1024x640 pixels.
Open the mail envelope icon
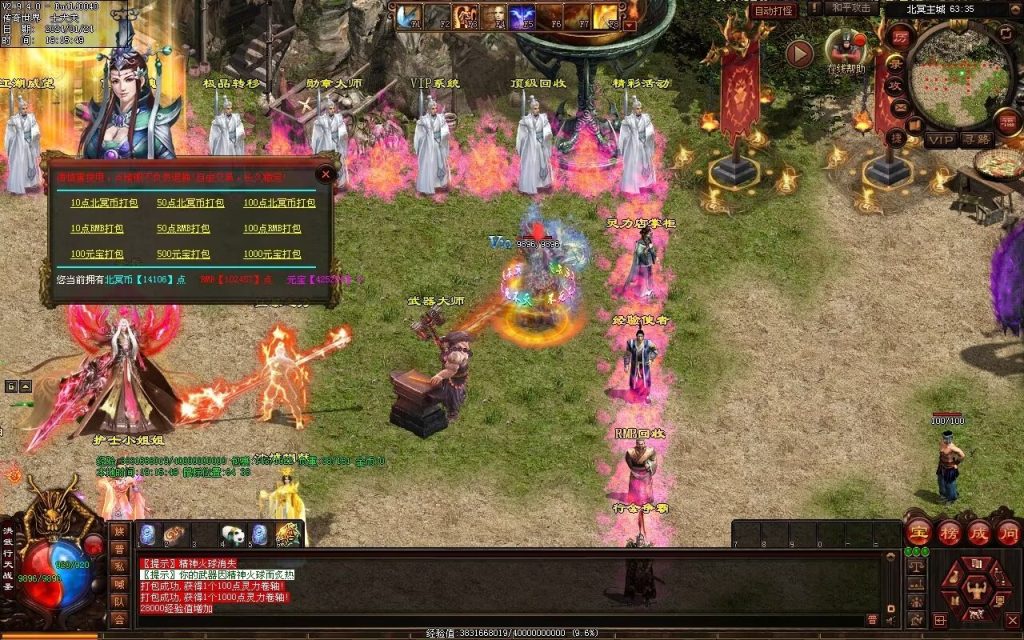[899, 107]
